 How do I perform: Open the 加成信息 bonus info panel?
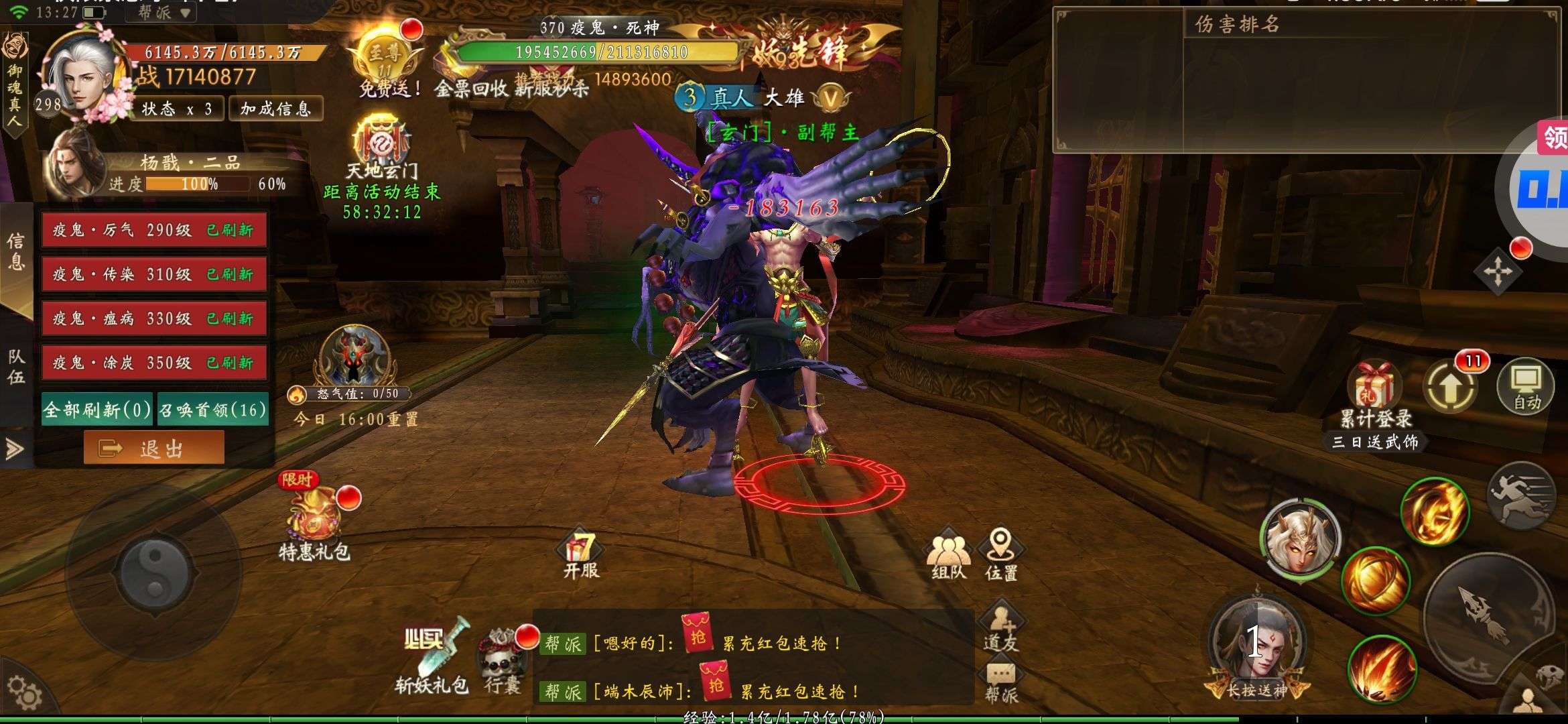point(275,109)
